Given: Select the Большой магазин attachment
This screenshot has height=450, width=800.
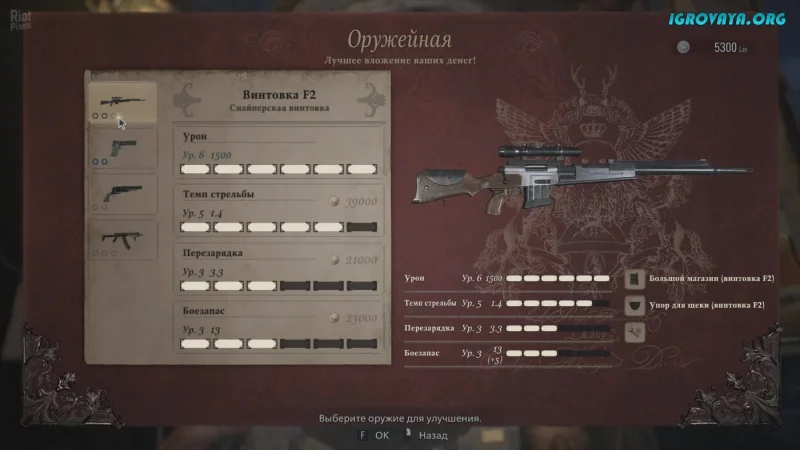Looking at the screenshot, I should point(700,279).
